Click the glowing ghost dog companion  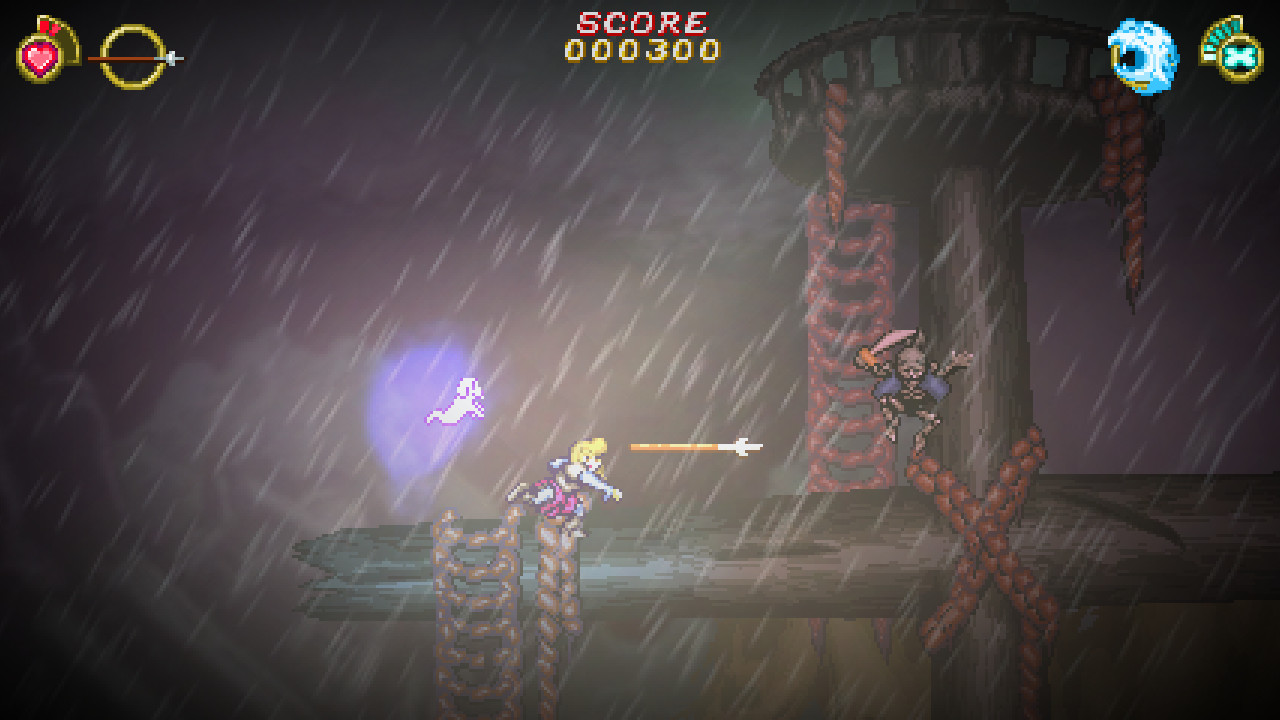(455, 400)
